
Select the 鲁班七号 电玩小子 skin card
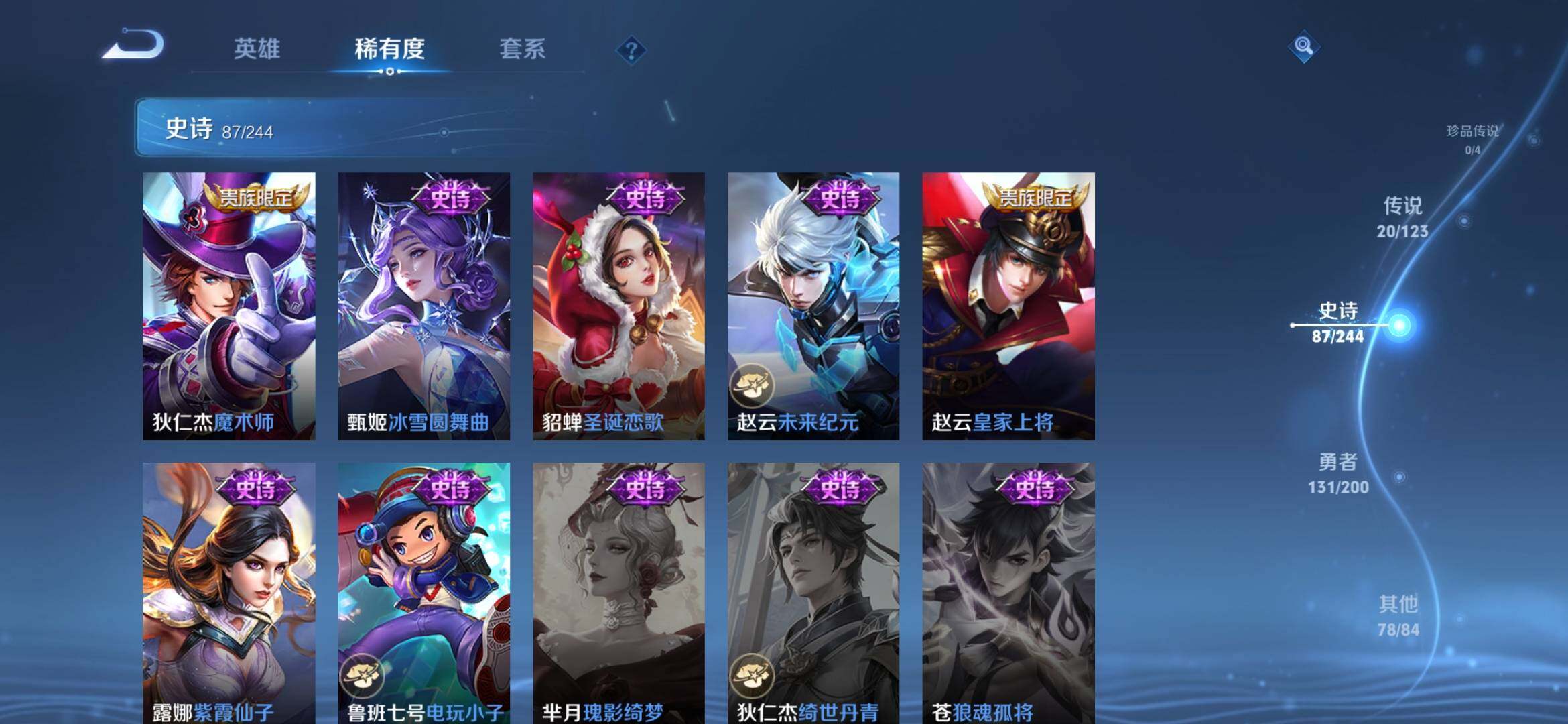(423, 593)
